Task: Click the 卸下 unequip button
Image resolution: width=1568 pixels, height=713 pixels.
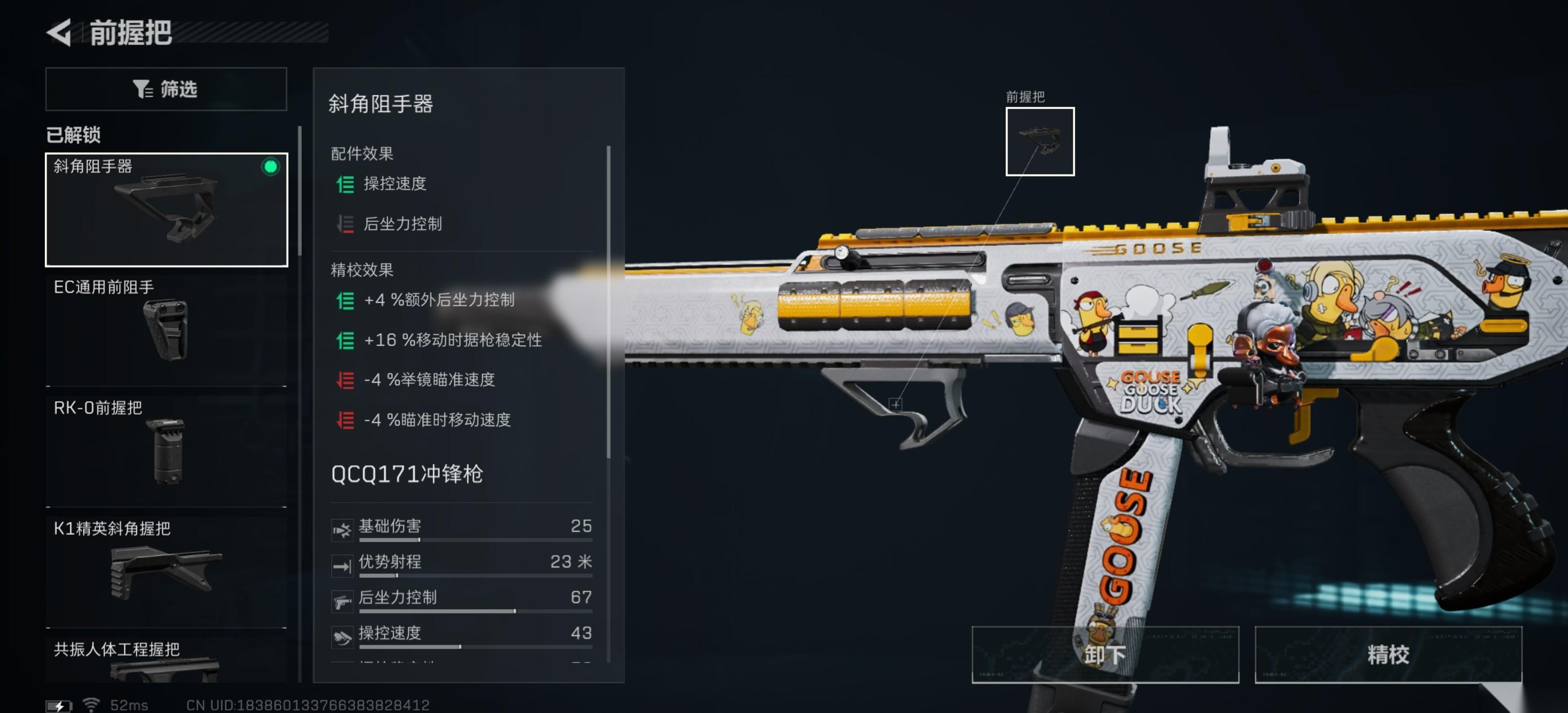Action: coord(1105,654)
